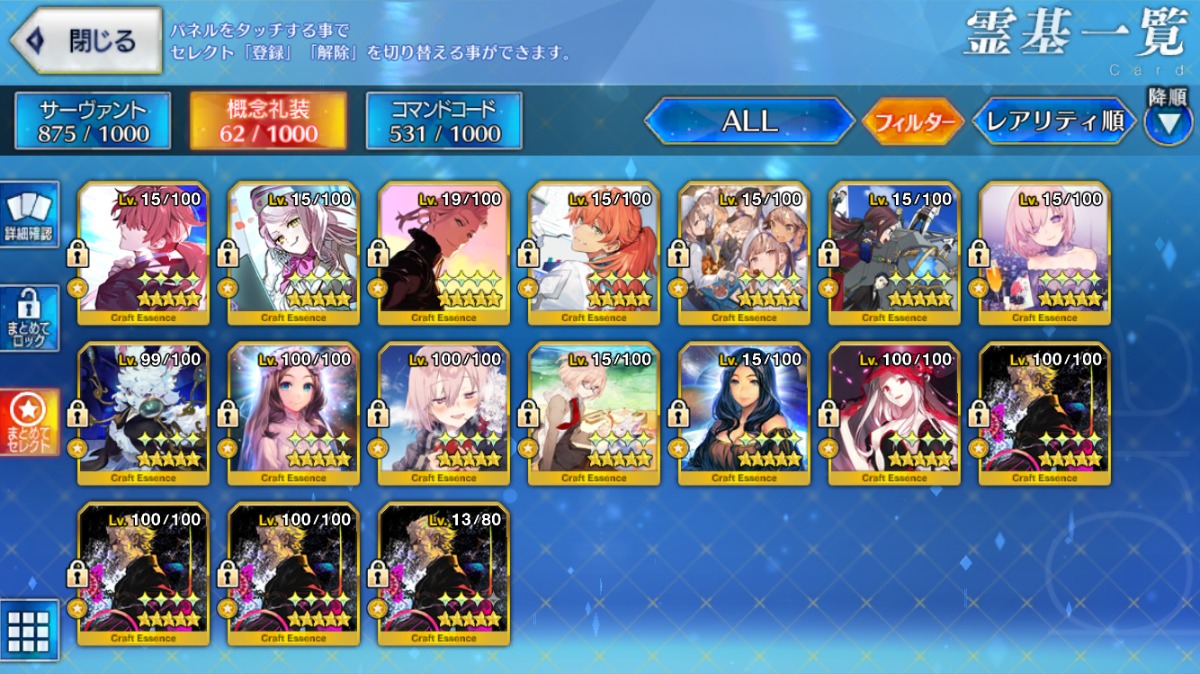Activate まとめてセレクト bulk select

coord(29,421)
